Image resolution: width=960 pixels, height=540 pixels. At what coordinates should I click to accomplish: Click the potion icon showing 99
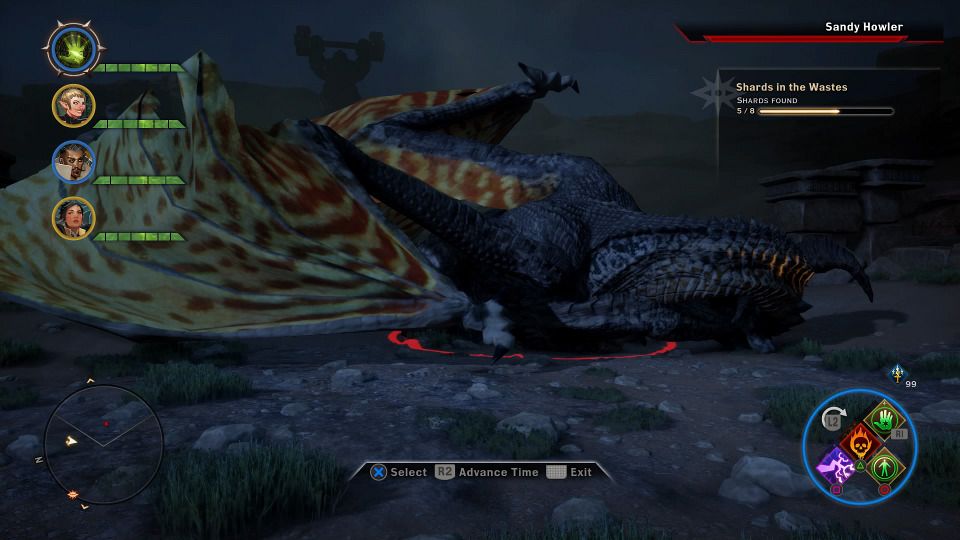click(897, 373)
